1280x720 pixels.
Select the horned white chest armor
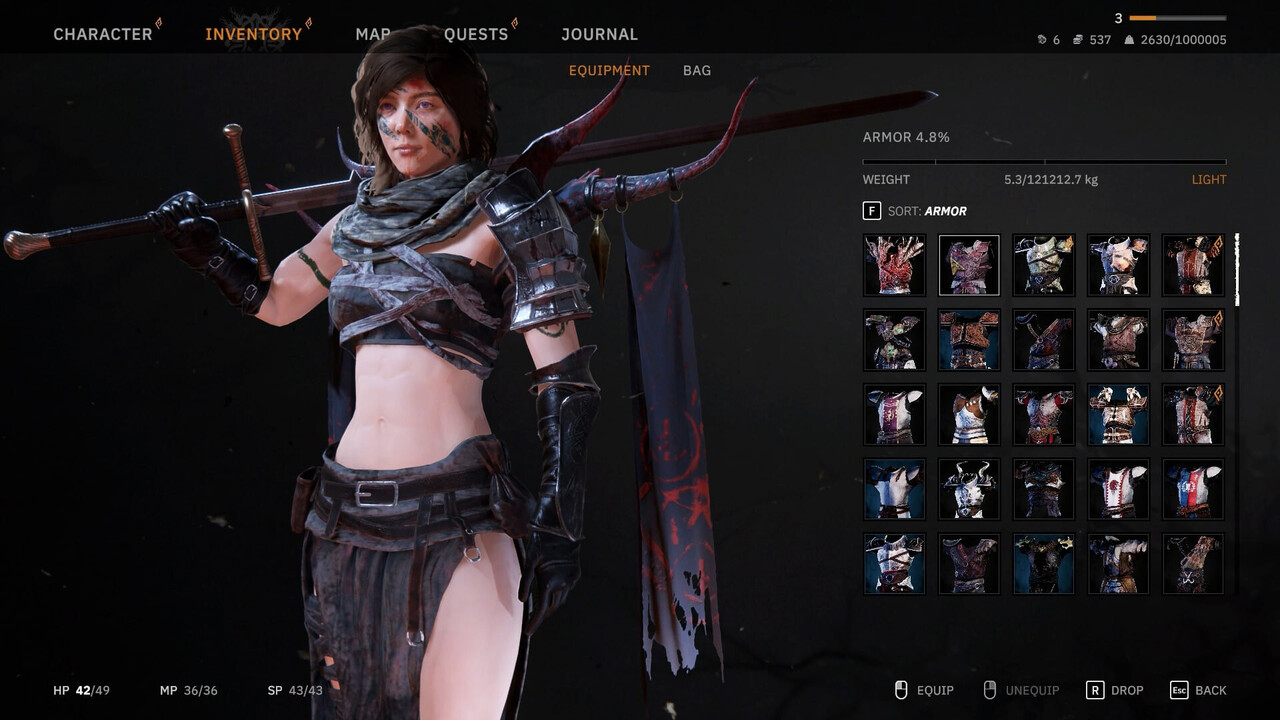click(969, 489)
